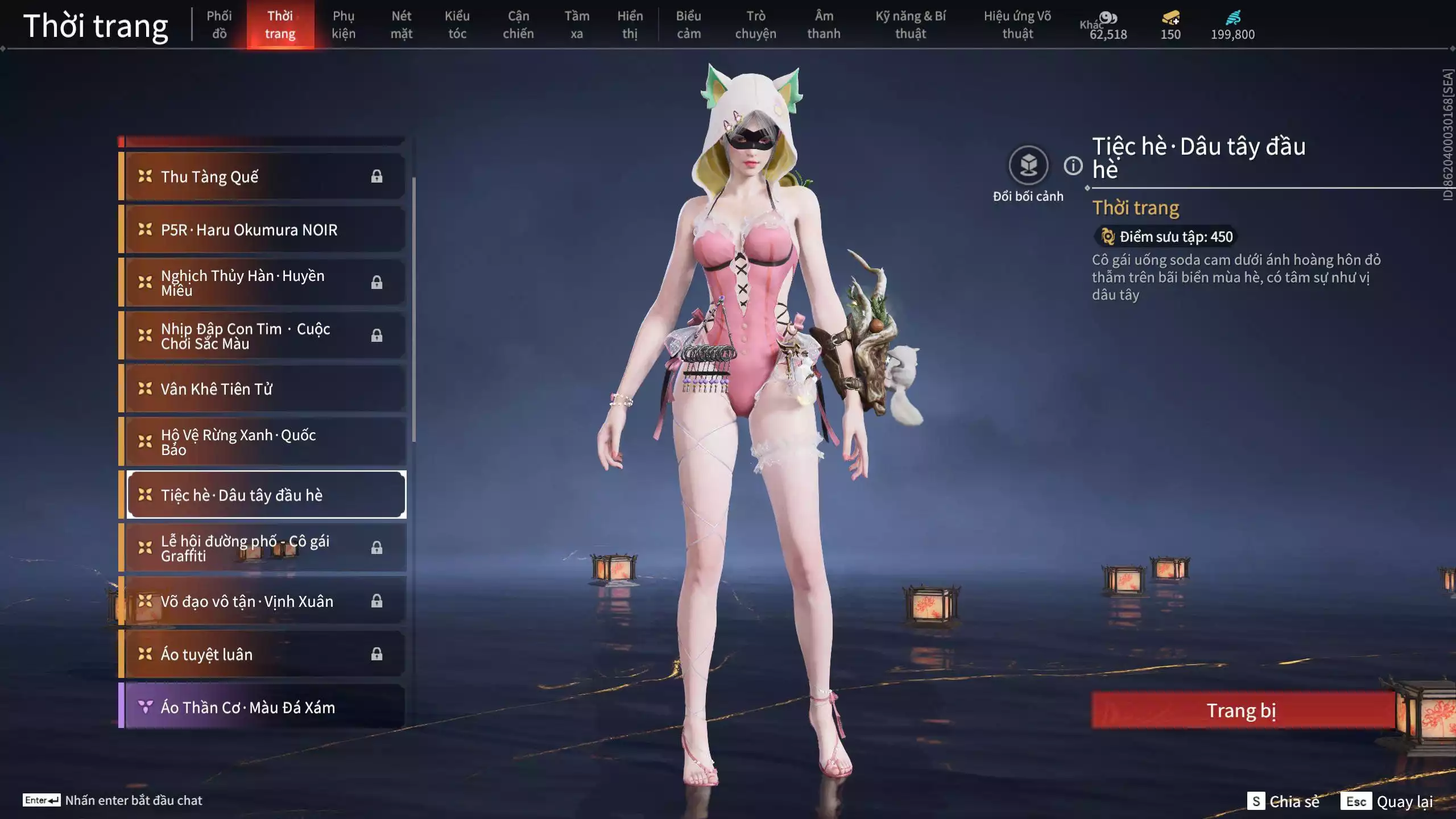Share the outfit with Chia sẻ

(x=1283, y=801)
